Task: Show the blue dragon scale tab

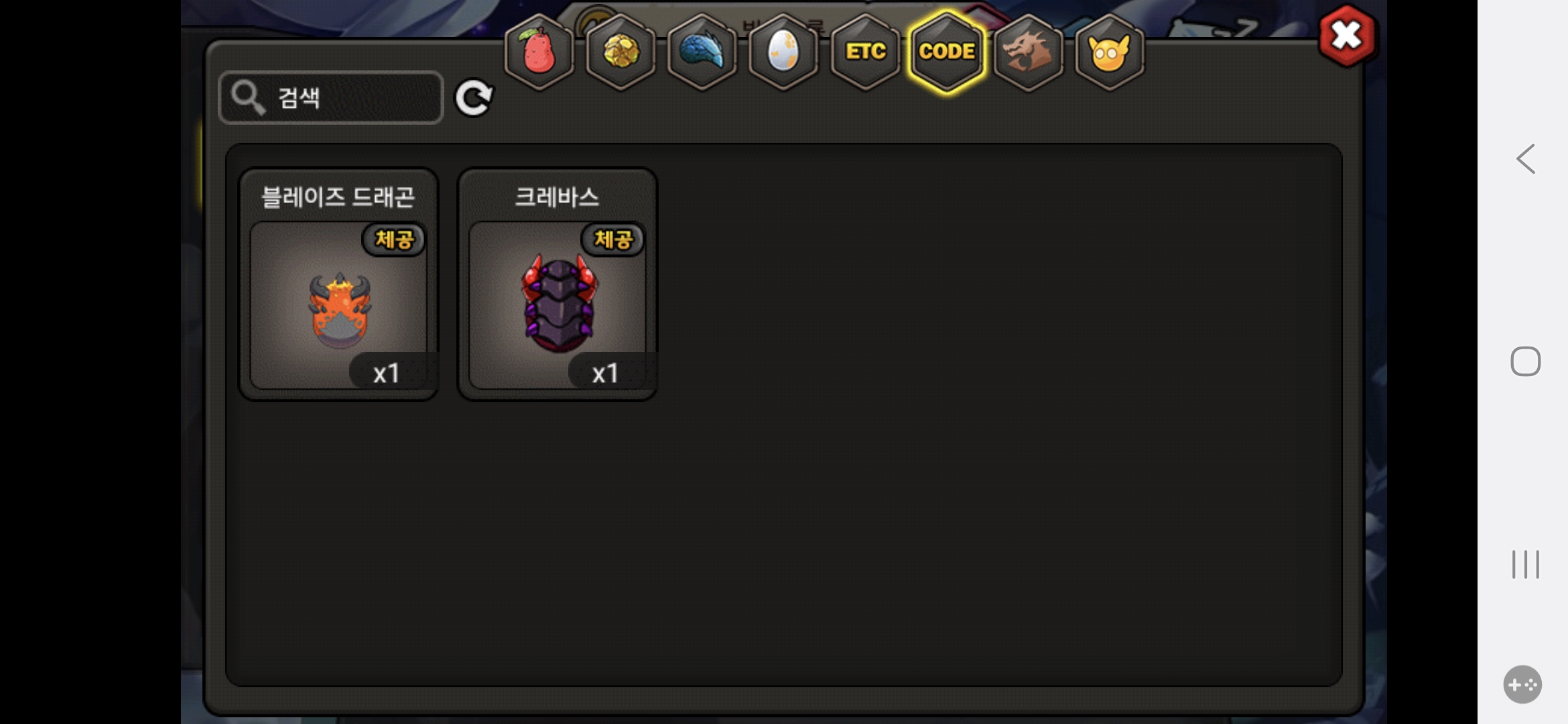Action: [702, 52]
